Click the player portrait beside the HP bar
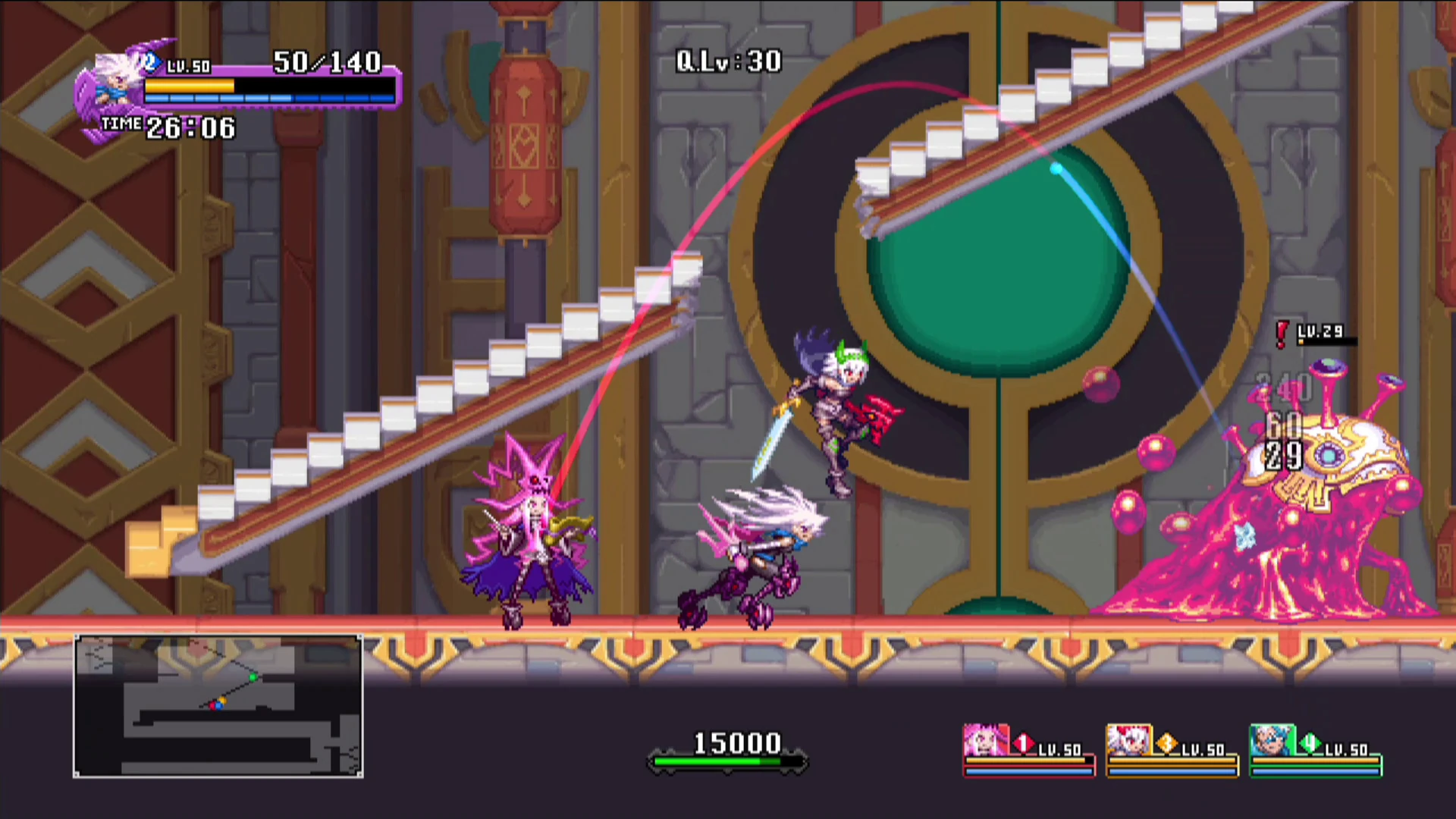Viewport: 1456px width, 819px height. point(114,80)
